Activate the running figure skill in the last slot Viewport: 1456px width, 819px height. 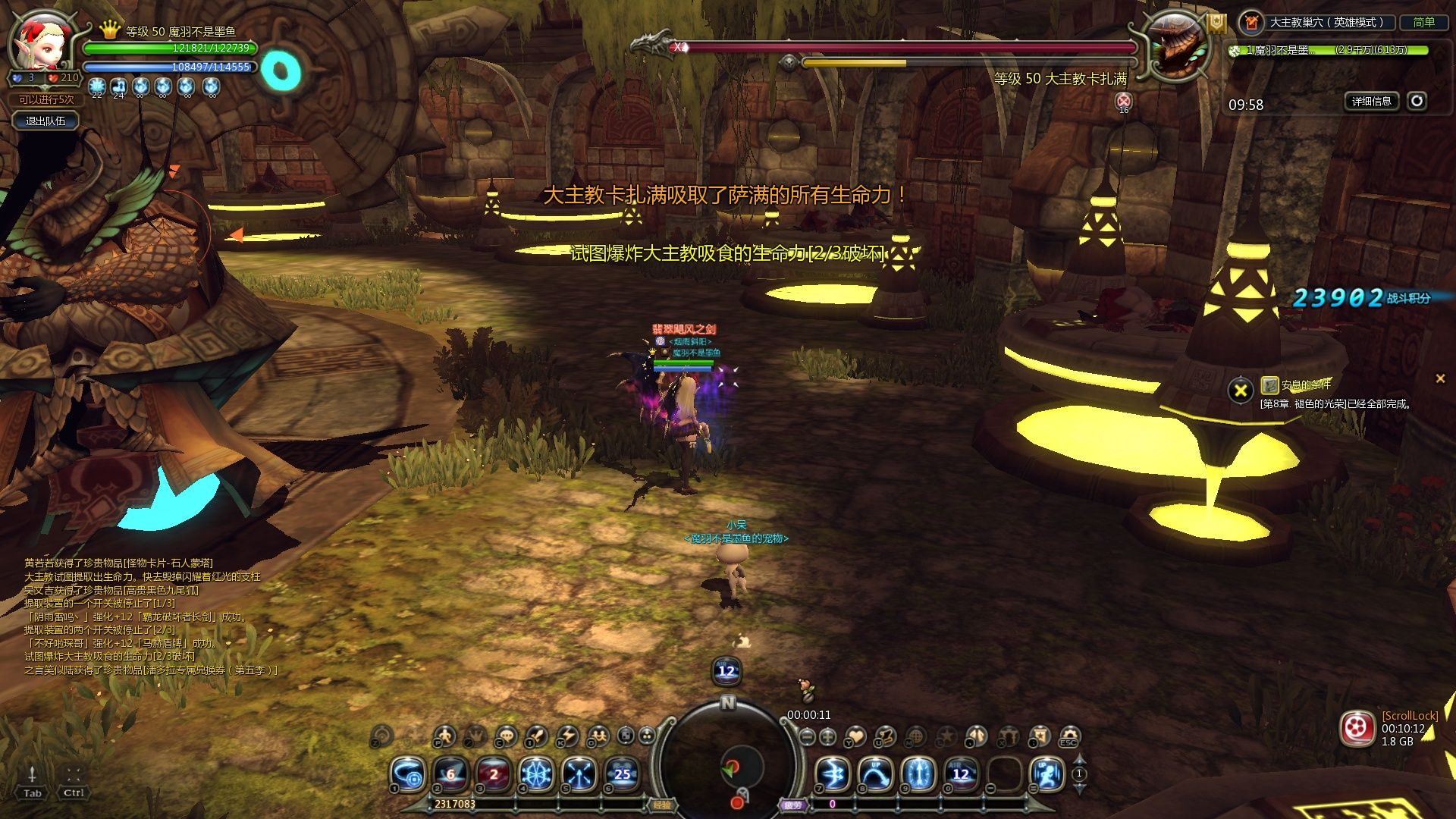click(1047, 774)
